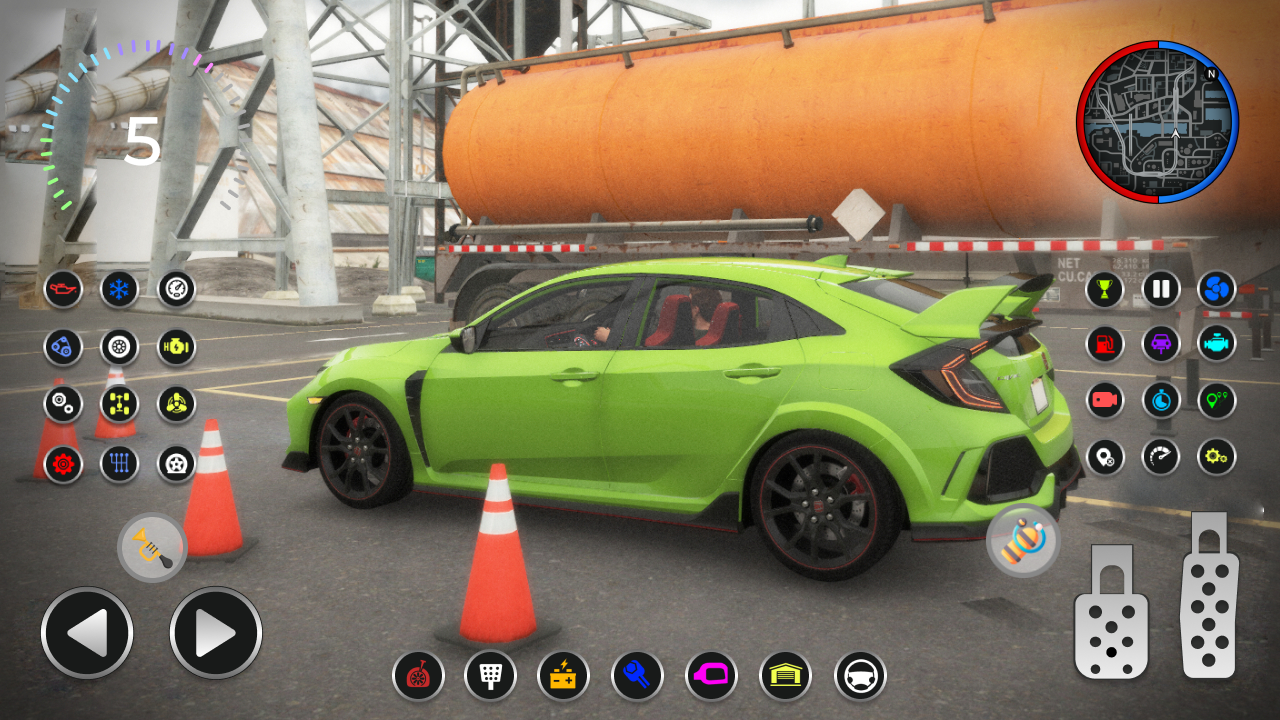The image size is (1280, 720).
Task: Activate the blue snowflake icon
Action: 120,289
